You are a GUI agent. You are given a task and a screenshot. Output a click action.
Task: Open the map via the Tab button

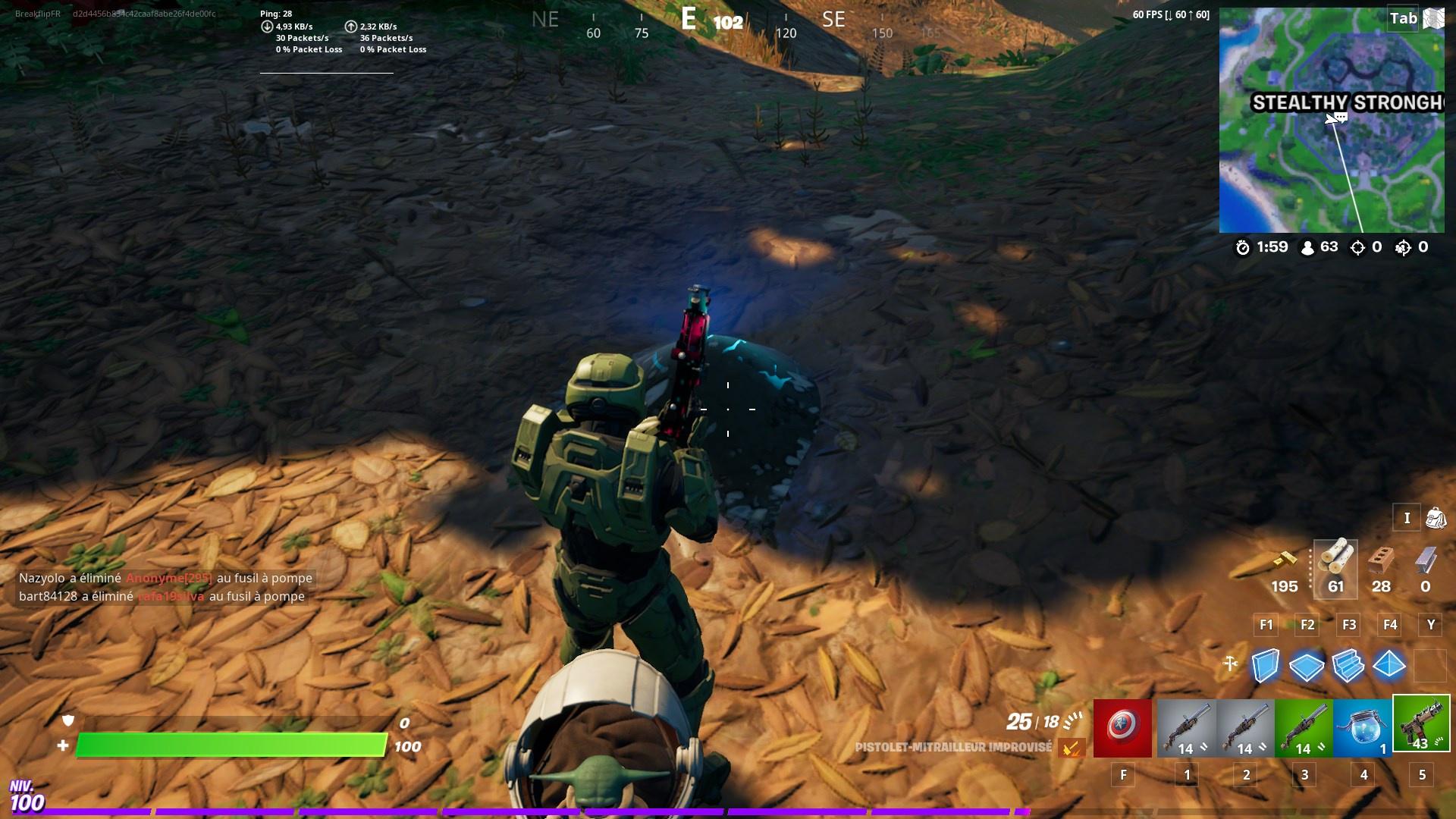[x=1401, y=18]
